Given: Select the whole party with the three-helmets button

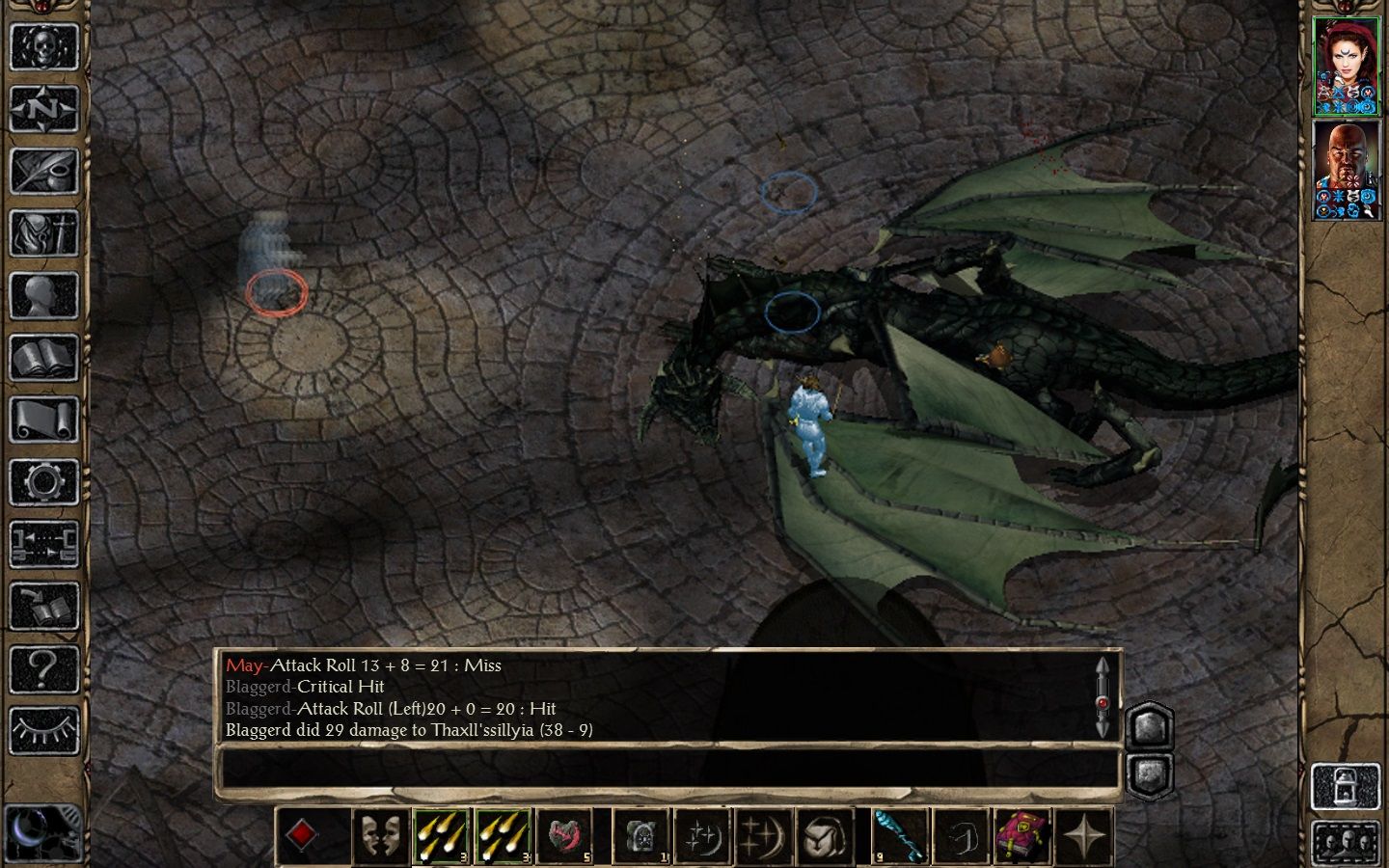Looking at the screenshot, I should (x=1347, y=843).
